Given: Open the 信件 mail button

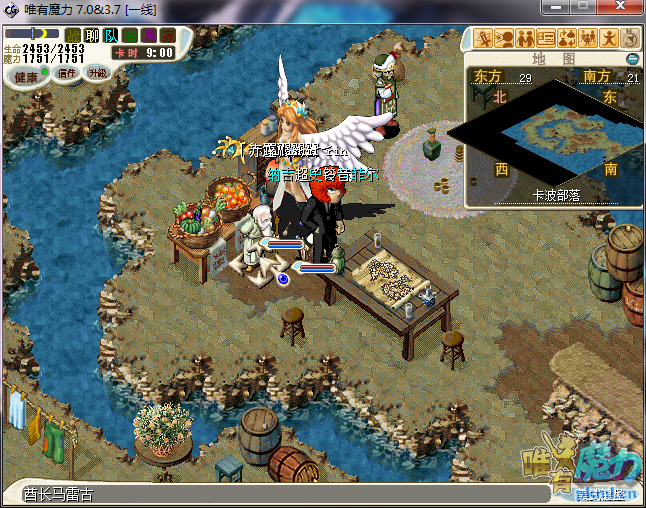Looking at the screenshot, I should [x=68, y=74].
